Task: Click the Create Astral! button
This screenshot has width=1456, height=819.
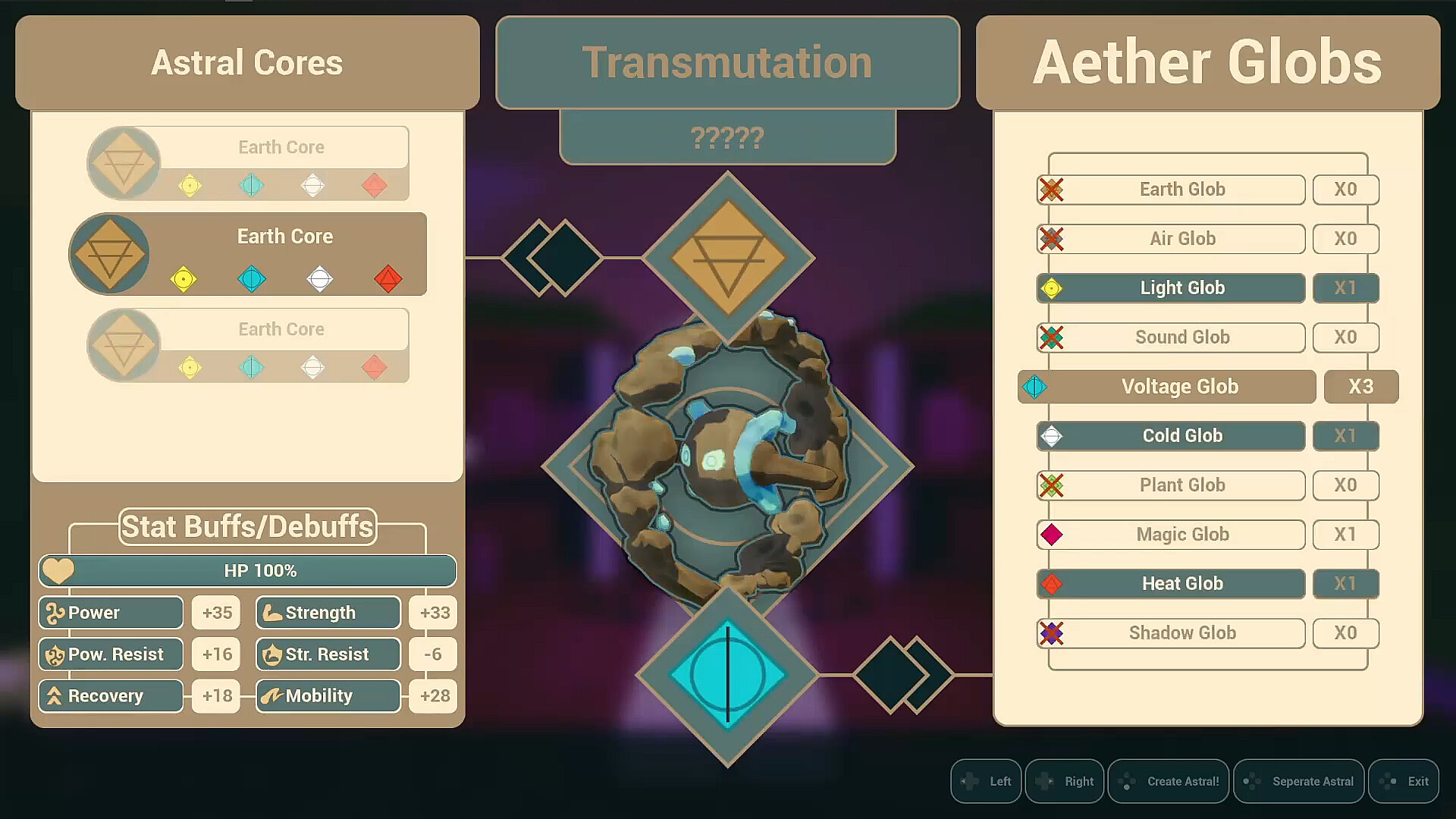Action: pyautogui.click(x=1169, y=781)
